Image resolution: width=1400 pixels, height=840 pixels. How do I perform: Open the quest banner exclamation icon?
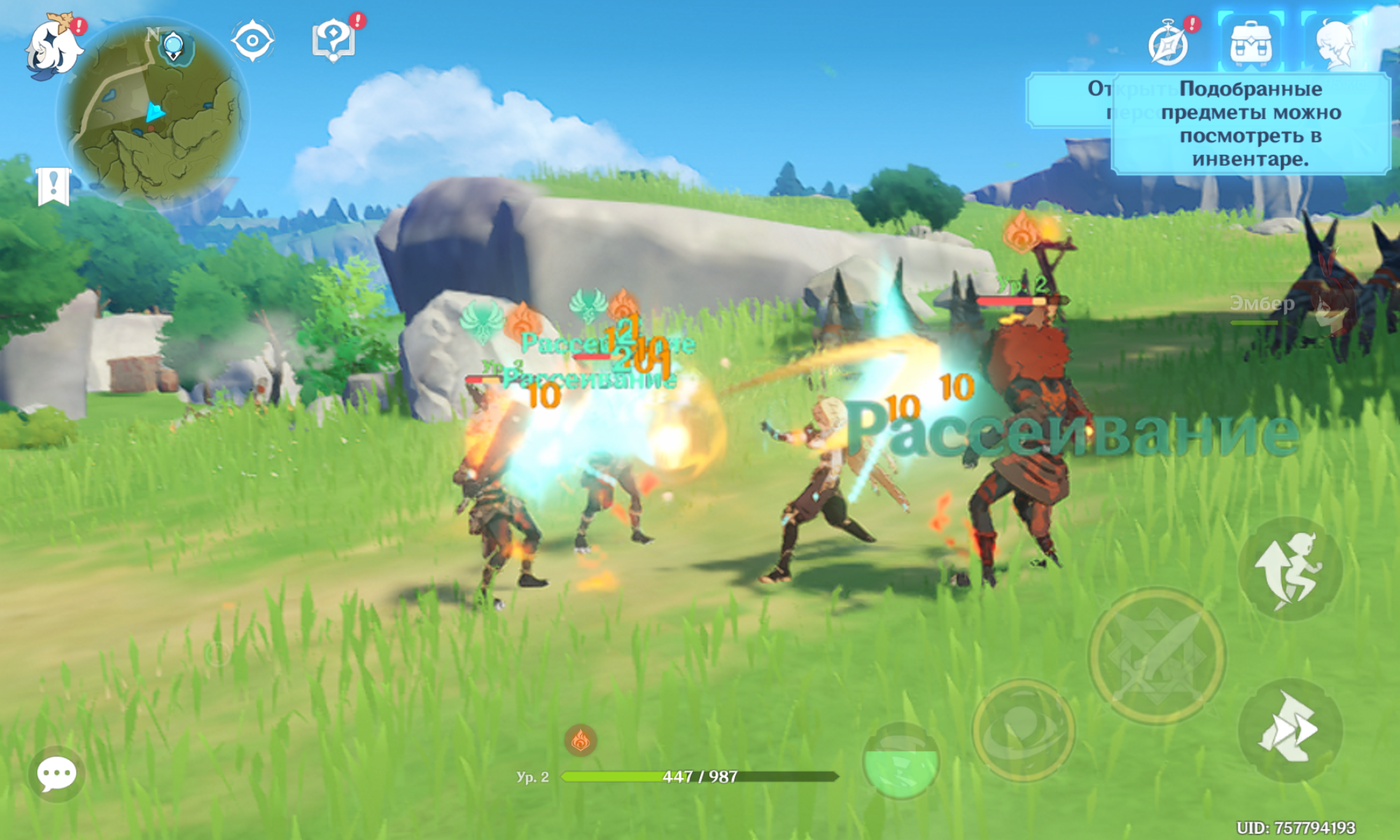click(53, 187)
